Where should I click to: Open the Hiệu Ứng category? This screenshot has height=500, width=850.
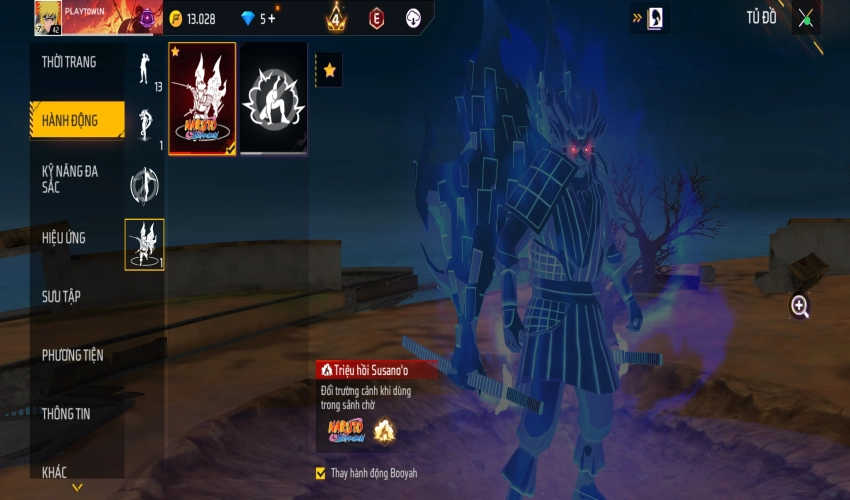[64, 238]
